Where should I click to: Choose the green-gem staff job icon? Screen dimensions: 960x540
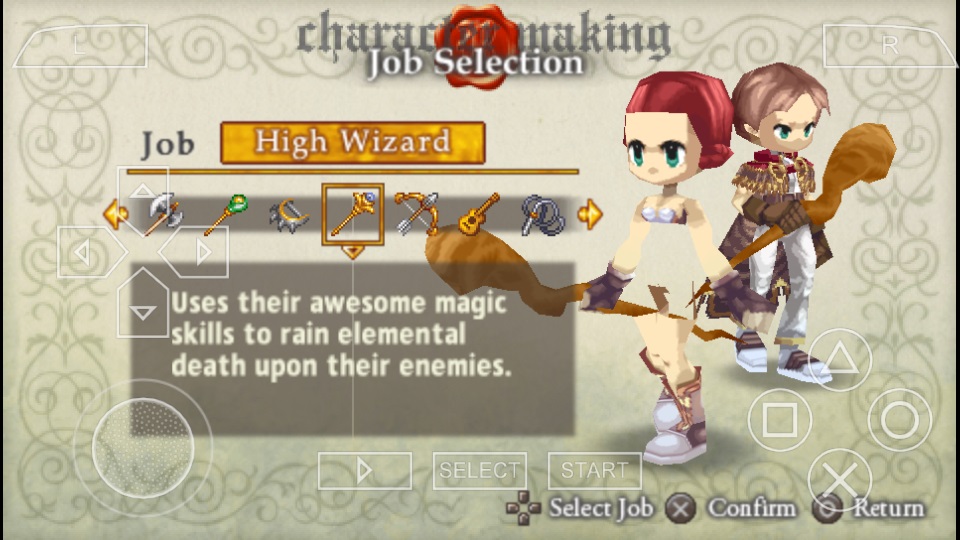(x=225, y=214)
